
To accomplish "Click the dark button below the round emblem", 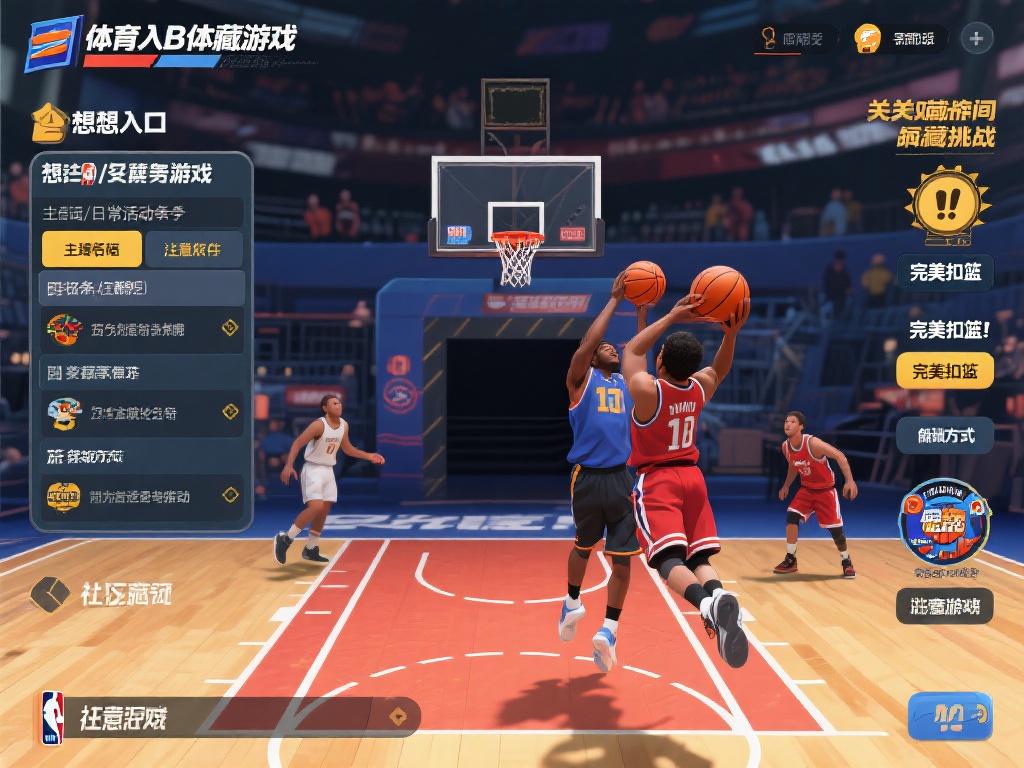I will click(944, 605).
